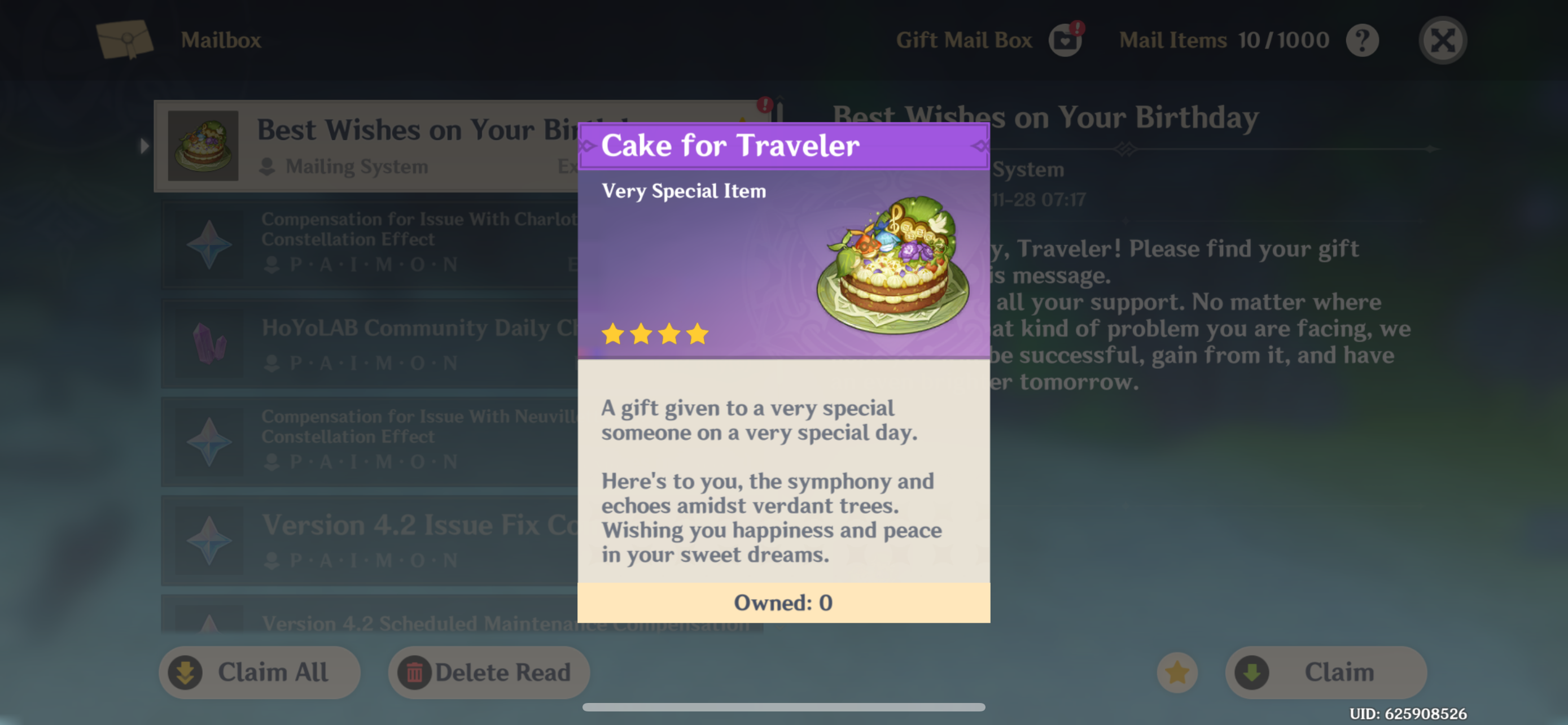Viewport: 1568px width, 725px height.
Task: Expand the mail list side arrow
Action: [x=144, y=146]
